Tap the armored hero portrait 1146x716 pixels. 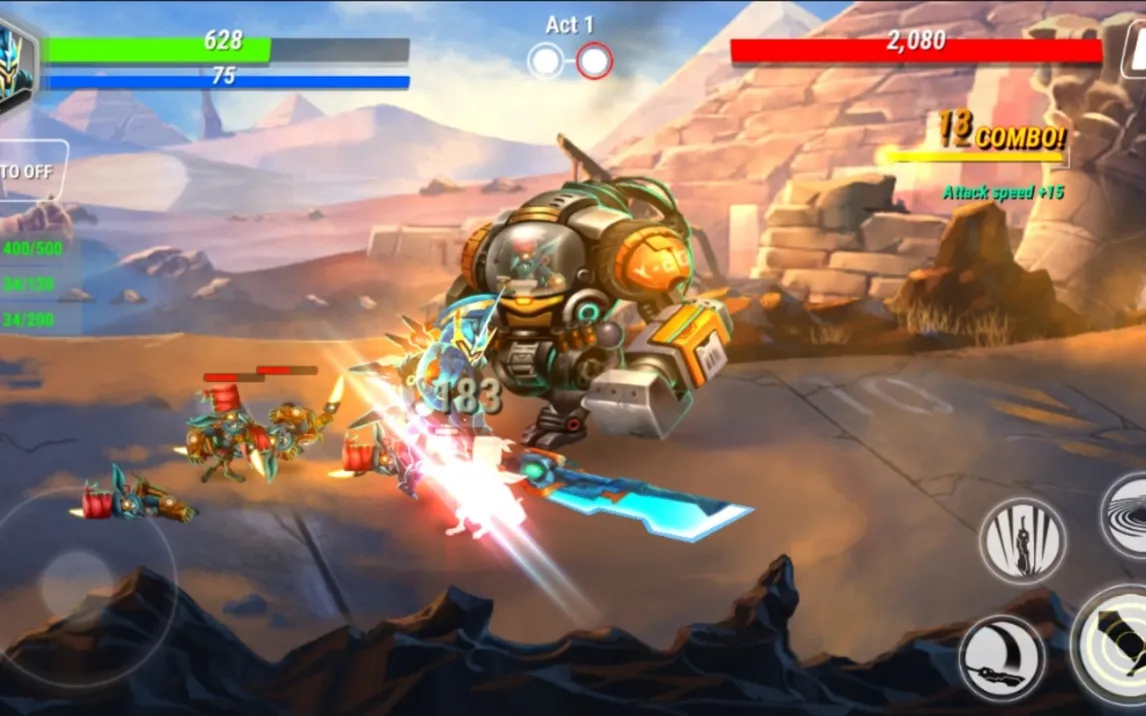tap(16, 62)
